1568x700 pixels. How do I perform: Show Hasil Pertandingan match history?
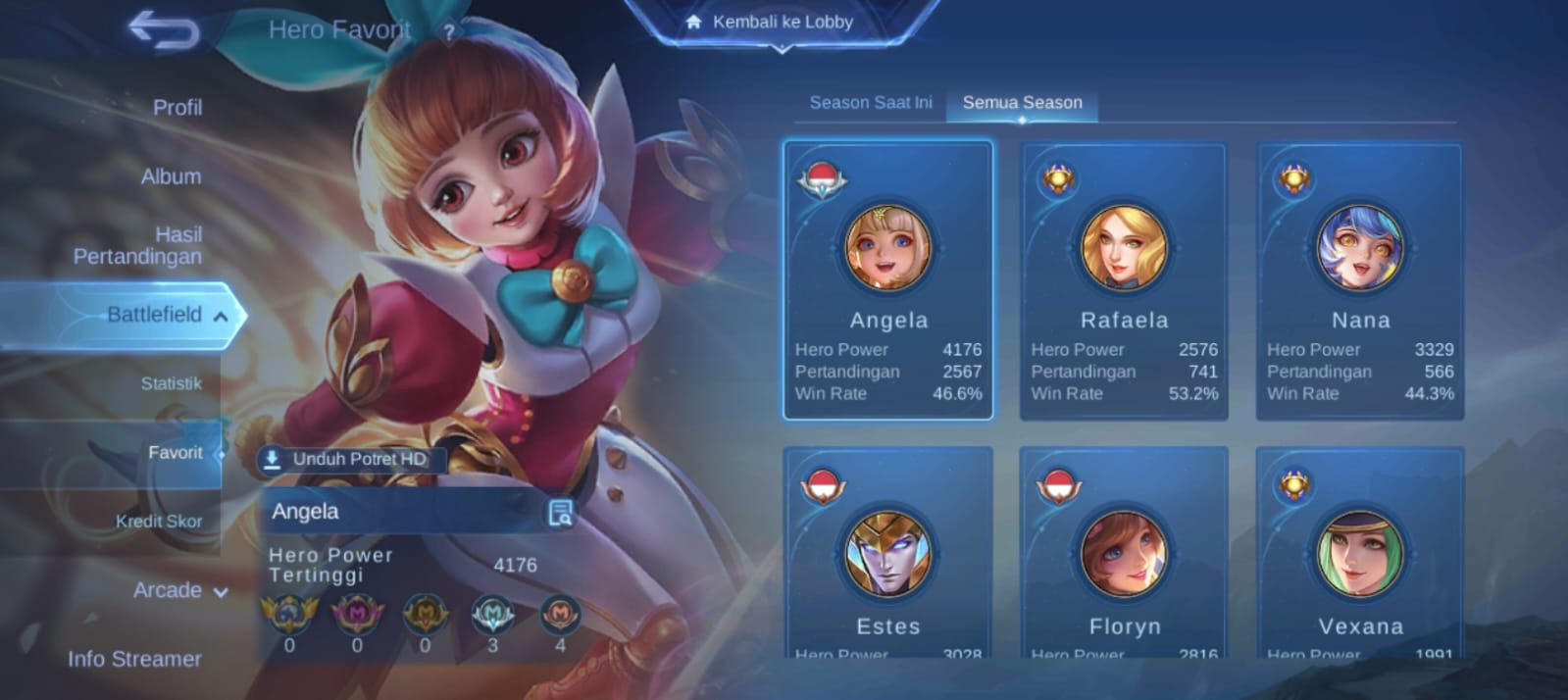click(x=138, y=245)
